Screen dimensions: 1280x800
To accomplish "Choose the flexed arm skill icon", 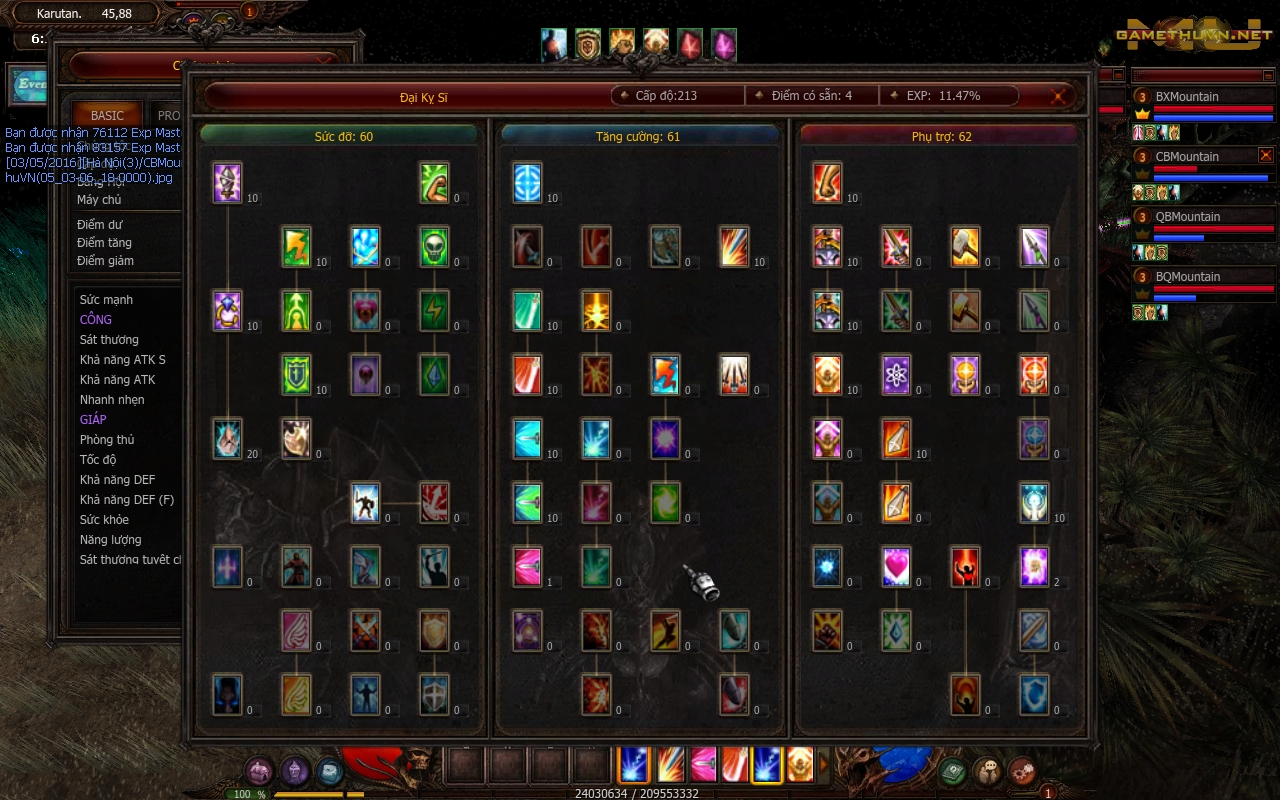I will [434, 182].
